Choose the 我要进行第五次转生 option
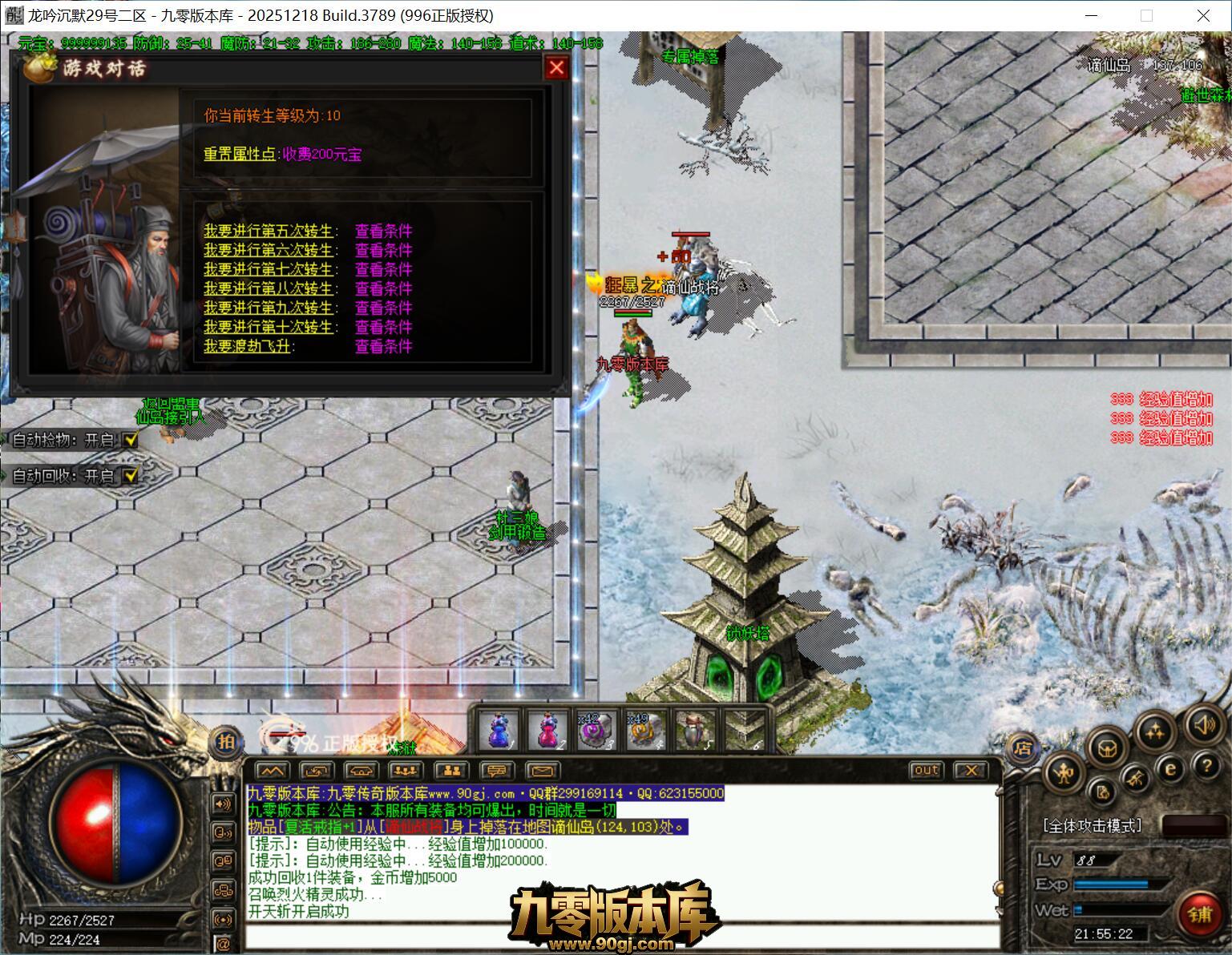The width and height of the screenshot is (1232, 955). [x=268, y=231]
